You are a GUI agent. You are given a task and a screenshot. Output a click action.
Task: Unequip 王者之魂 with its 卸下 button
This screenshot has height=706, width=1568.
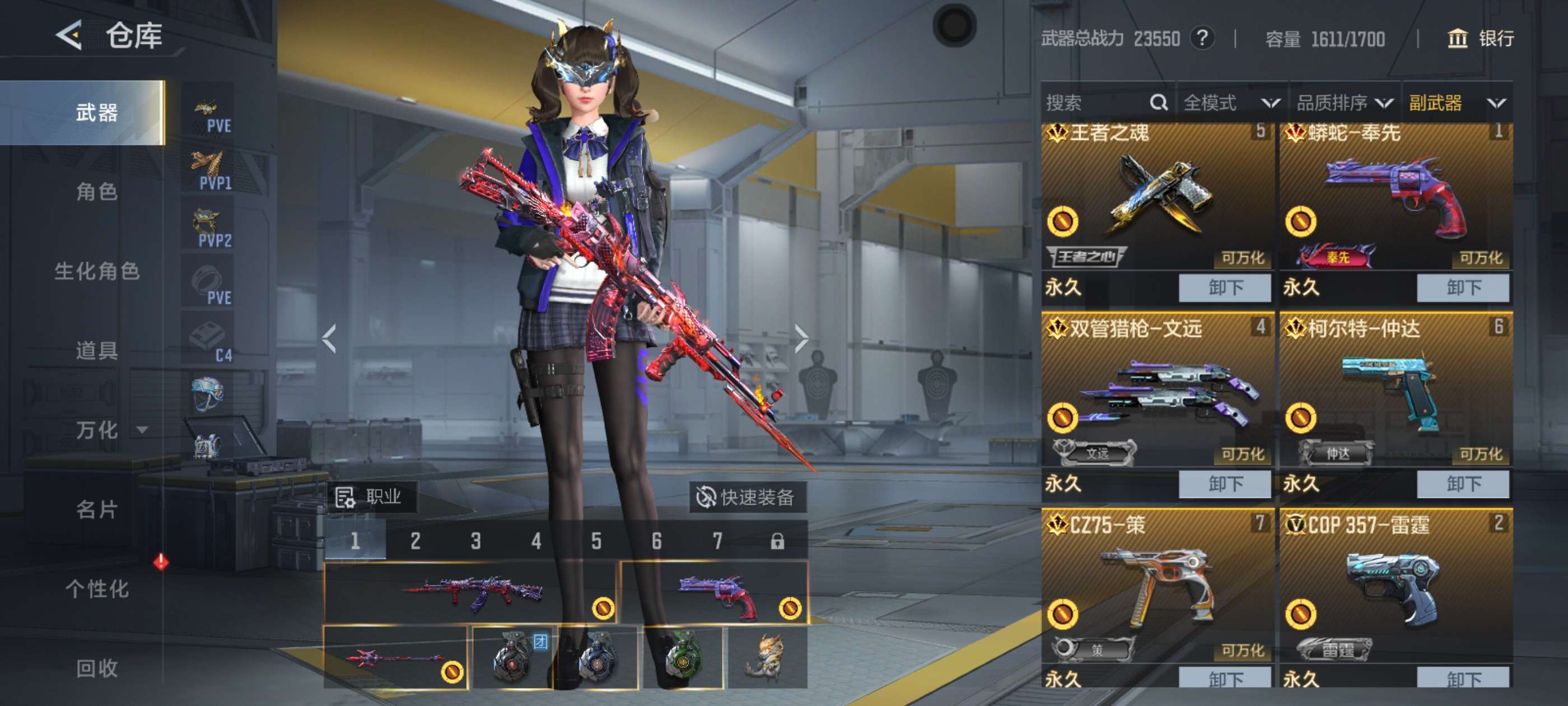pos(1224,287)
